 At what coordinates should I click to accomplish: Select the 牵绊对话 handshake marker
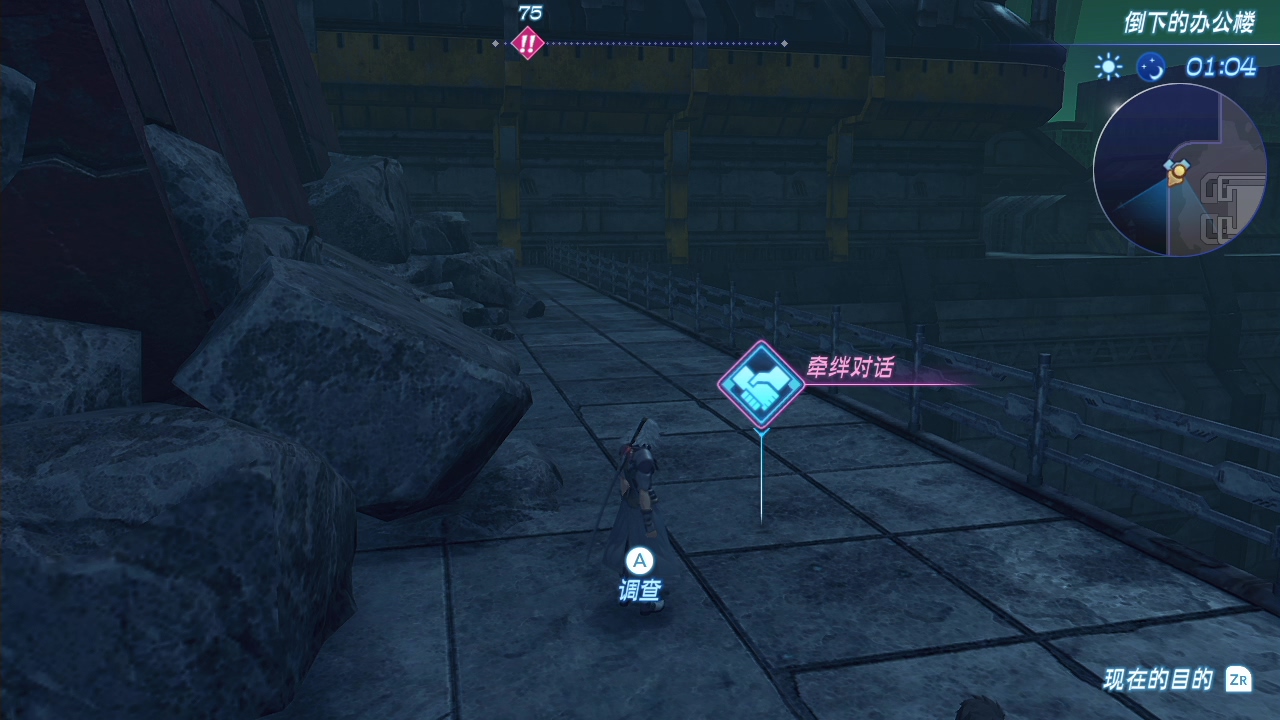tap(761, 384)
